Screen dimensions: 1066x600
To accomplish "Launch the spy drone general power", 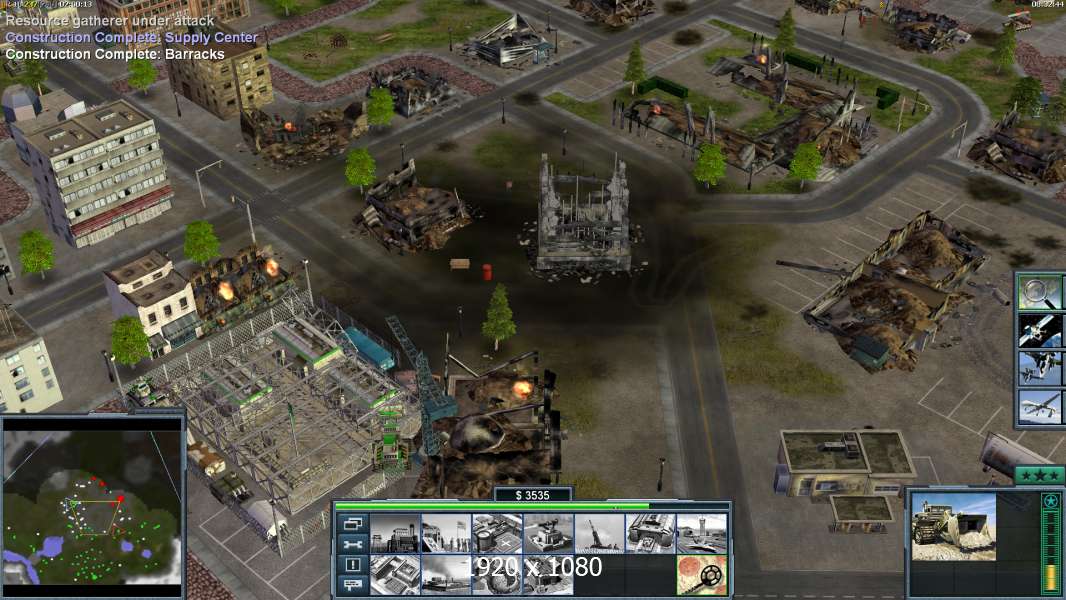I will 1040,407.
